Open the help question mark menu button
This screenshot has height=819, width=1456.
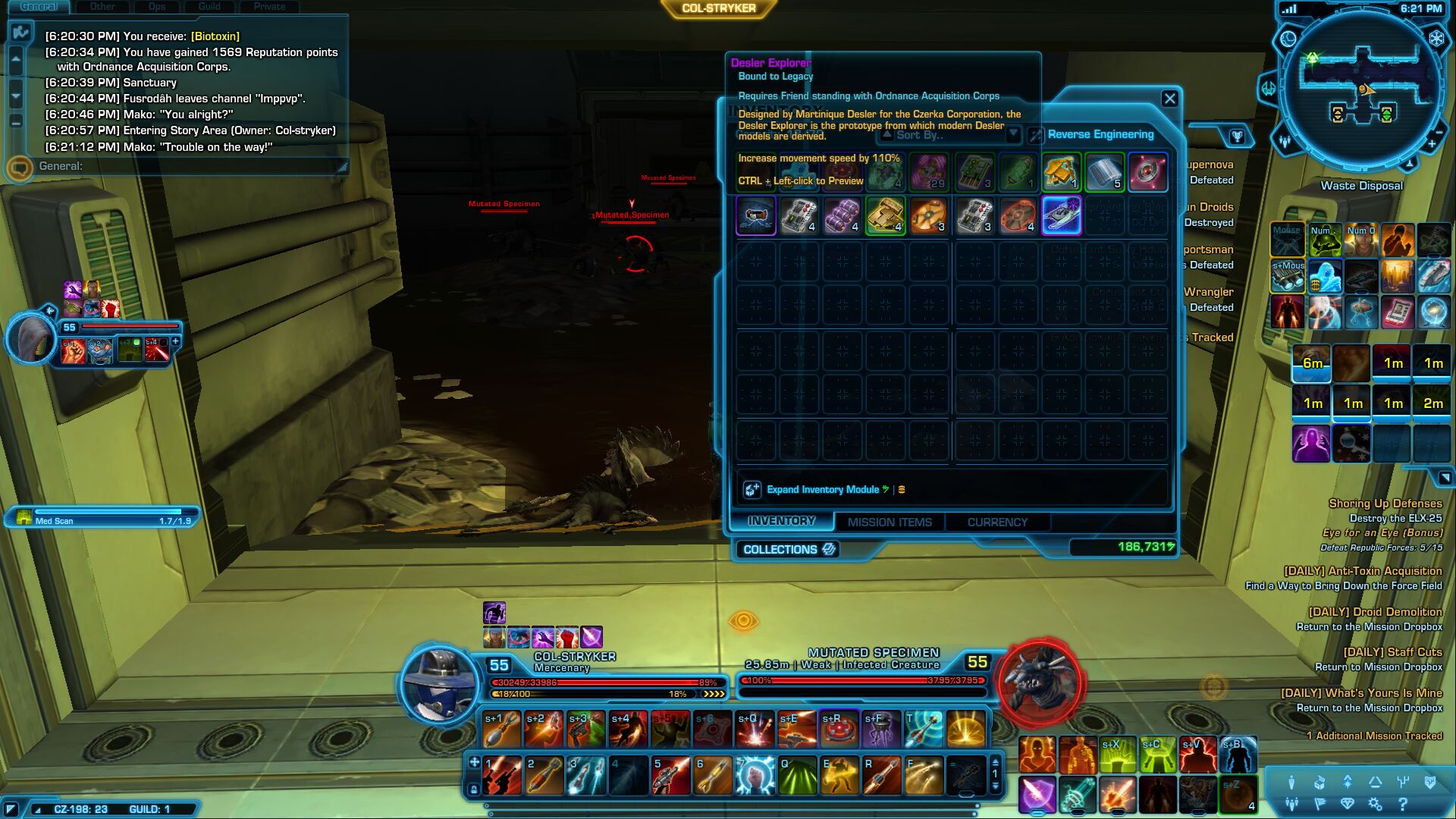click(x=1402, y=804)
